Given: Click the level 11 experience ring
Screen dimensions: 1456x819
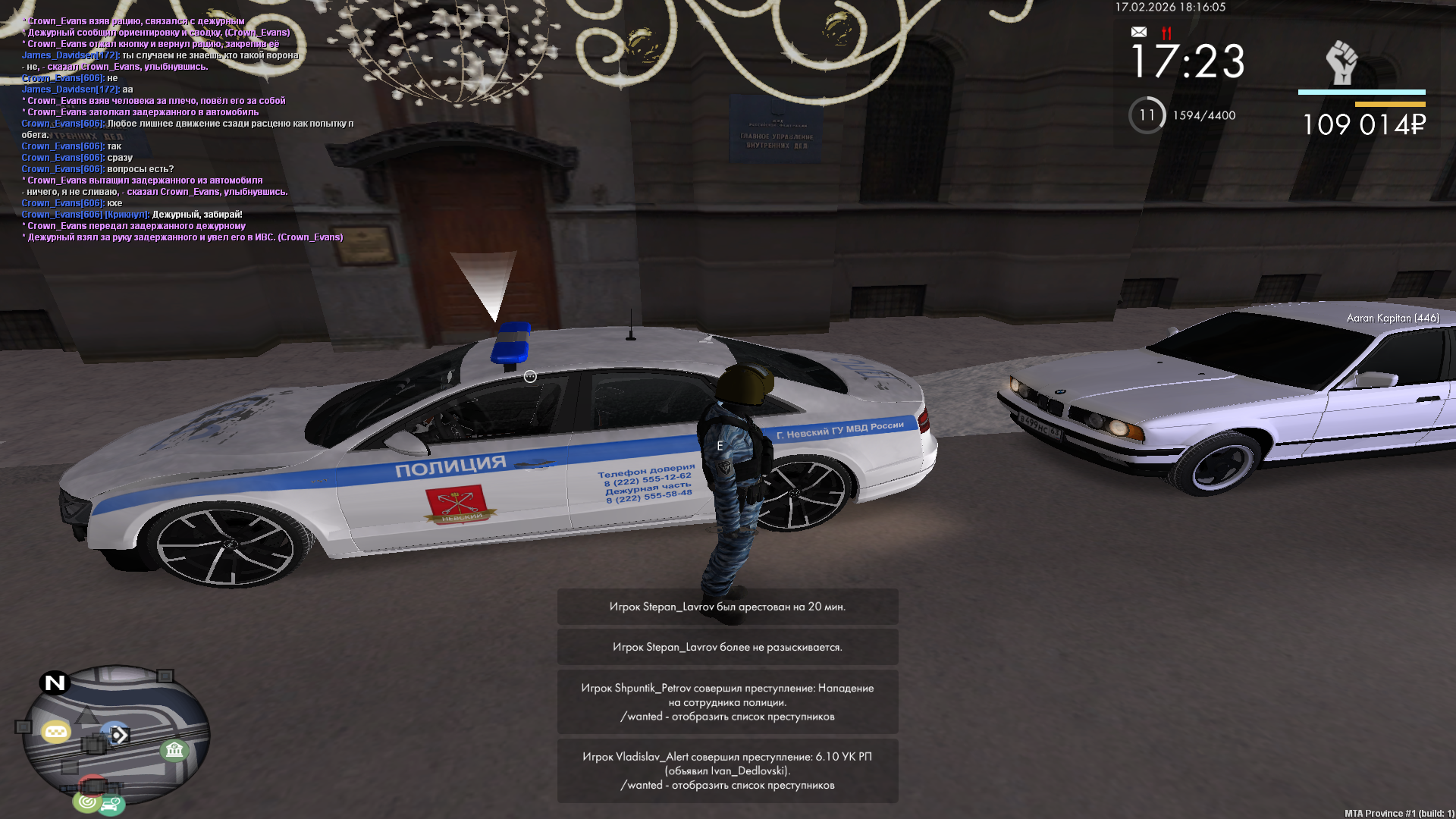Looking at the screenshot, I should (x=1147, y=115).
